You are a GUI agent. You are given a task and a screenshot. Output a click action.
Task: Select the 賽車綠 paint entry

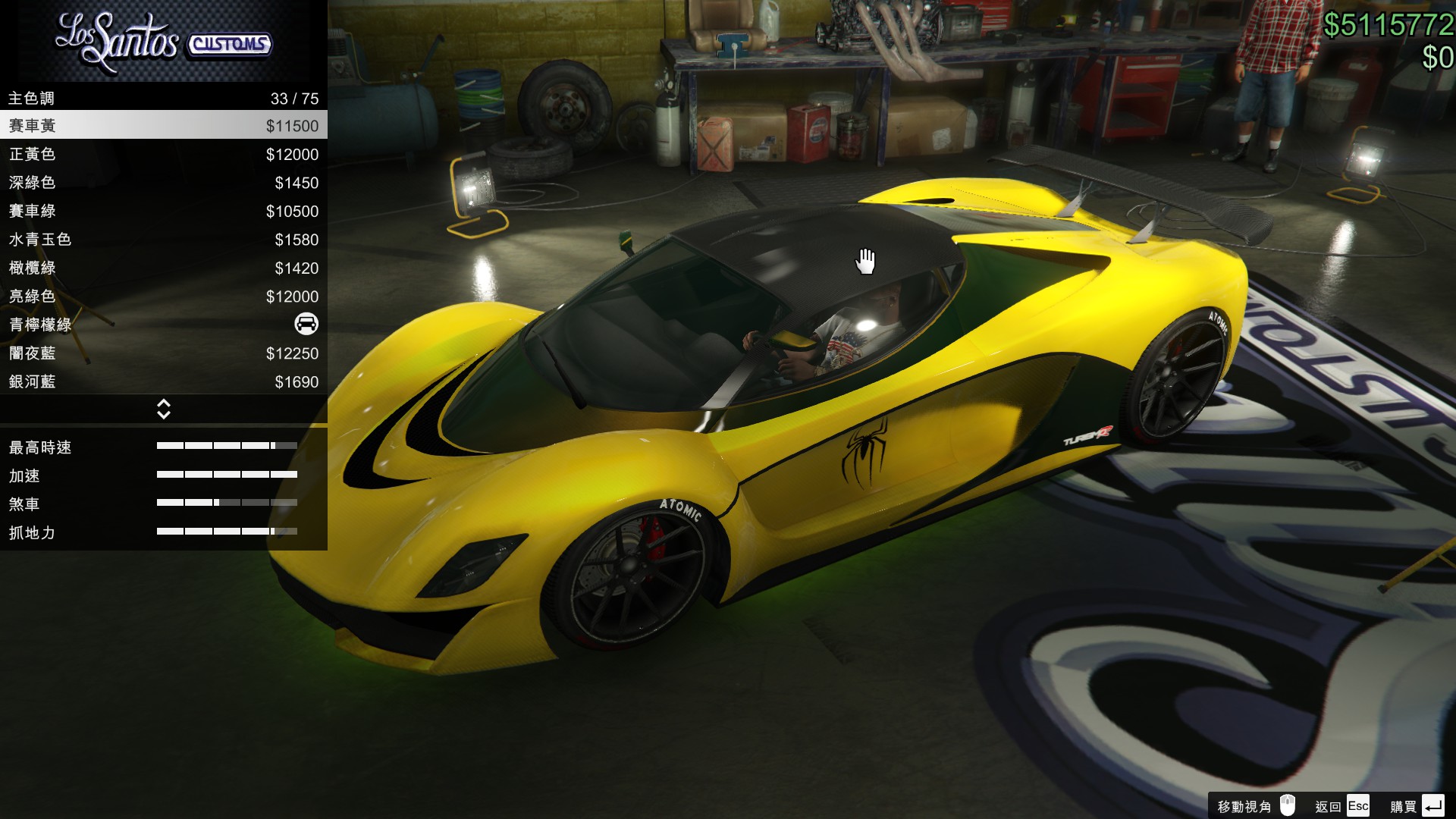pyautogui.click(x=163, y=211)
